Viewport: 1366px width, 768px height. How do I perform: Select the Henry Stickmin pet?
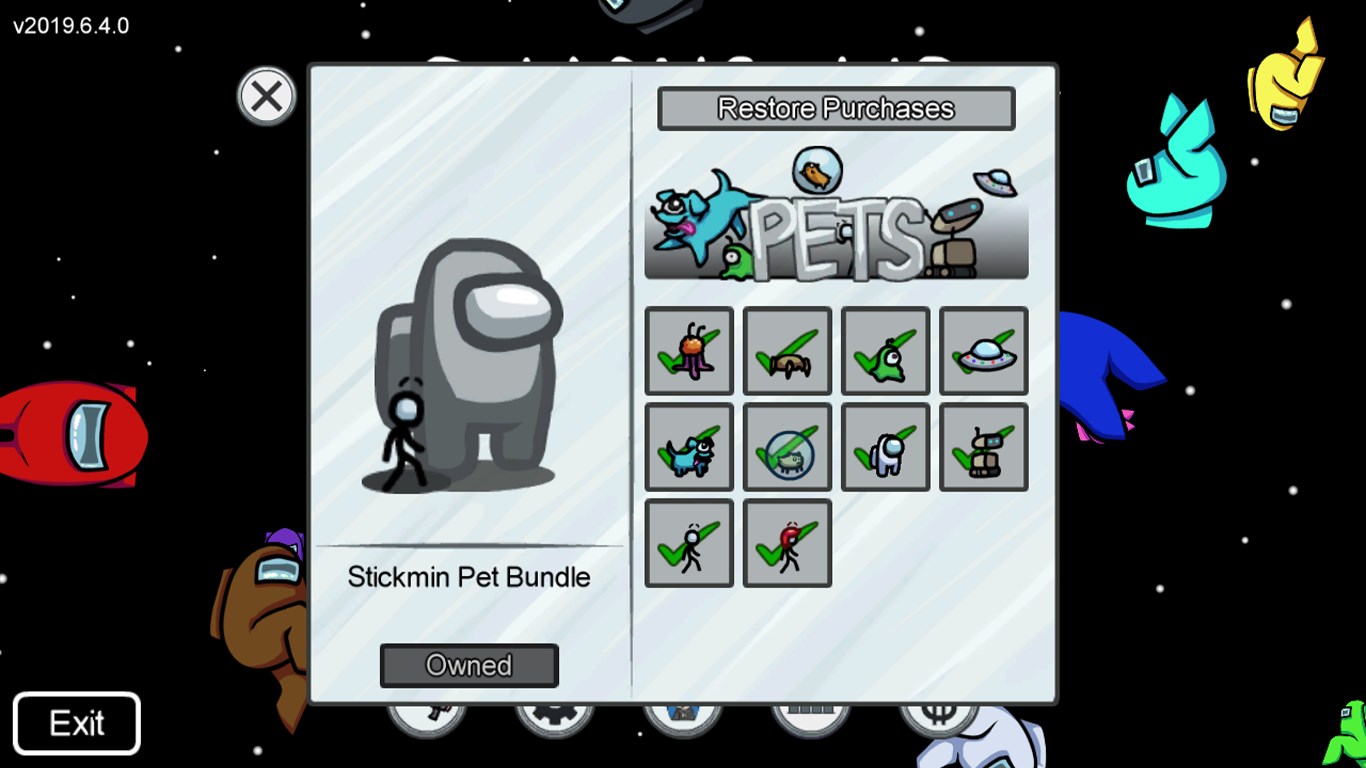[688, 543]
